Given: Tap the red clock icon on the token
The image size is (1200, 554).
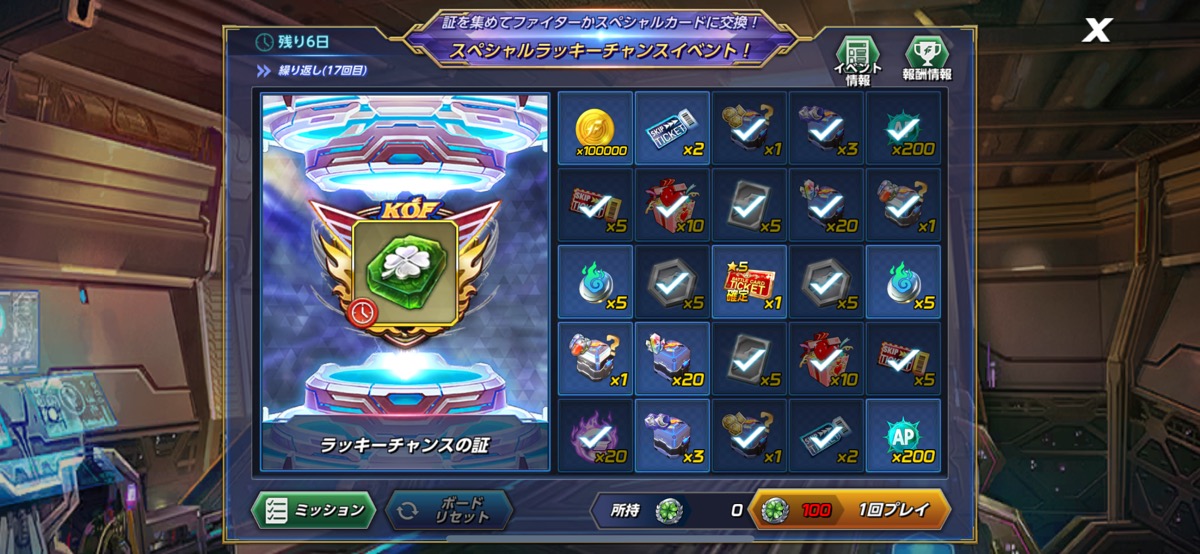Looking at the screenshot, I should [364, 313].
